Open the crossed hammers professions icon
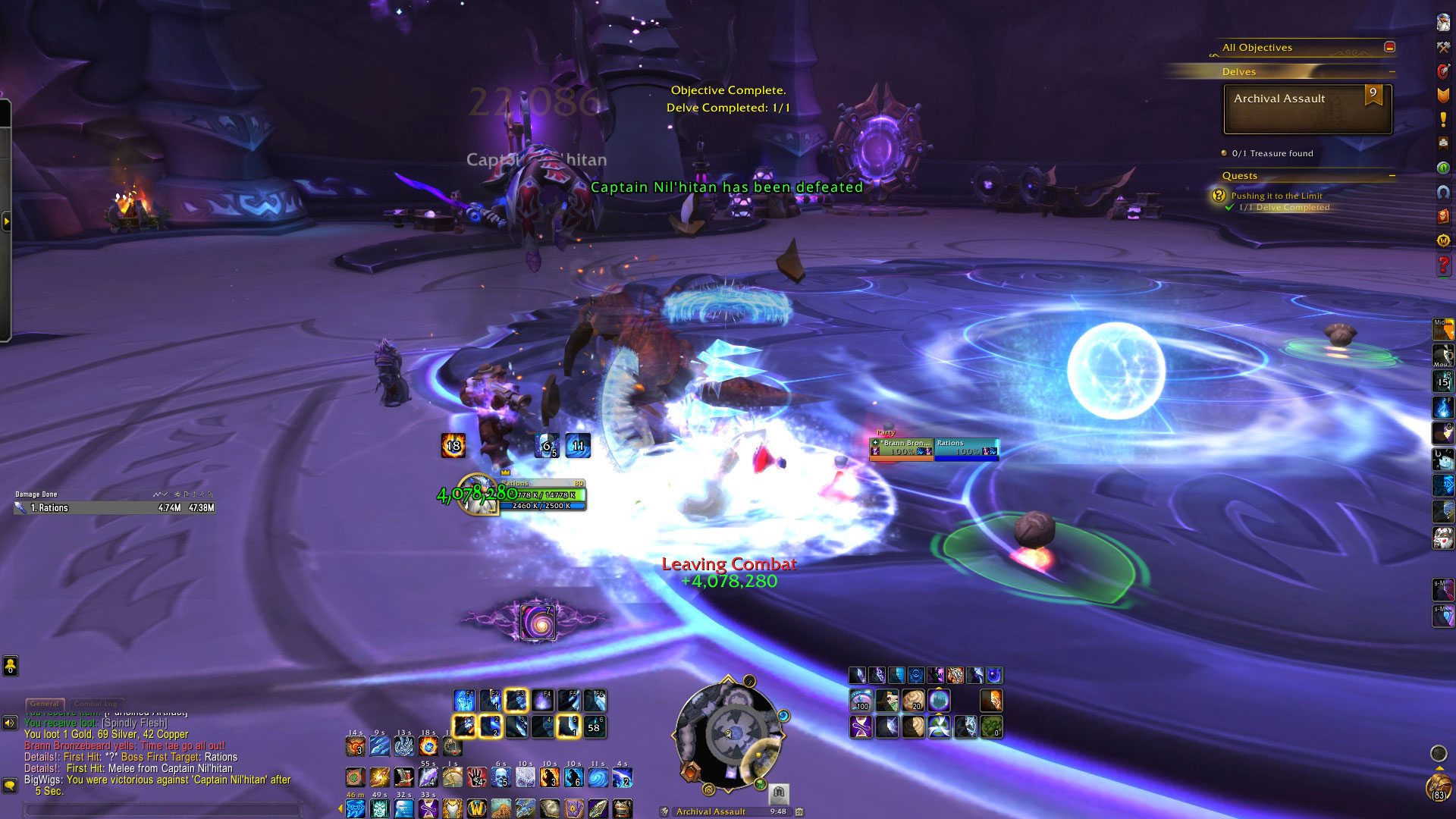 point(1443,47)
